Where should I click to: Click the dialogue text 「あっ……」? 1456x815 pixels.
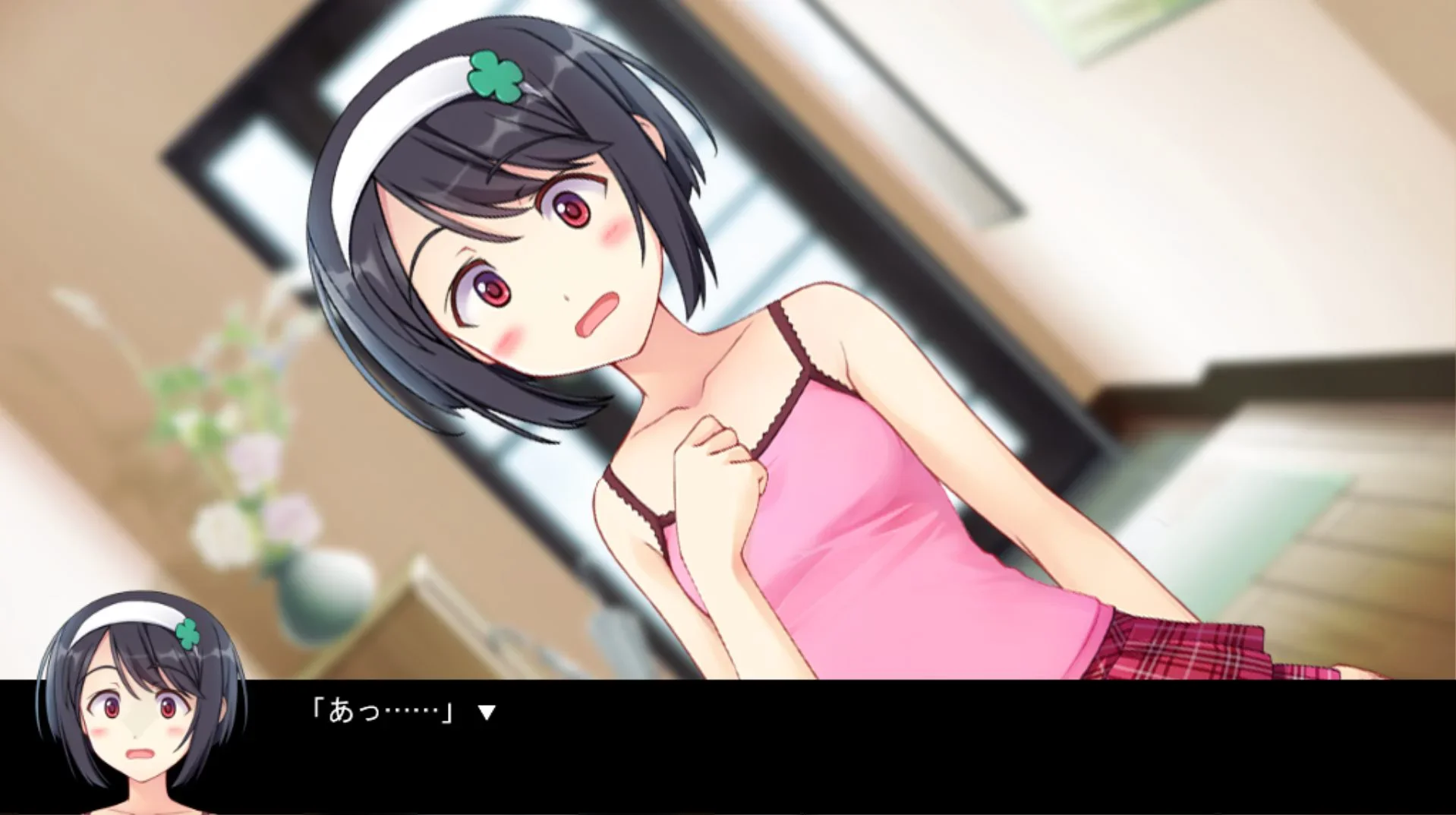point(380,712)
